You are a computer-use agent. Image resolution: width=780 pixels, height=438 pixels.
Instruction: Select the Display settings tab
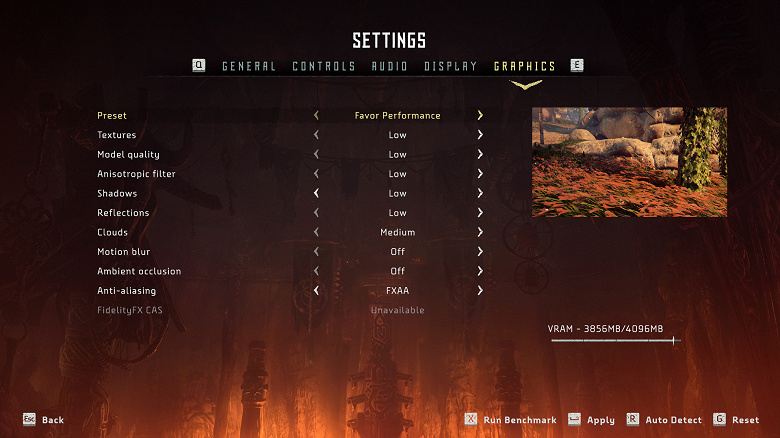(450, 66)
